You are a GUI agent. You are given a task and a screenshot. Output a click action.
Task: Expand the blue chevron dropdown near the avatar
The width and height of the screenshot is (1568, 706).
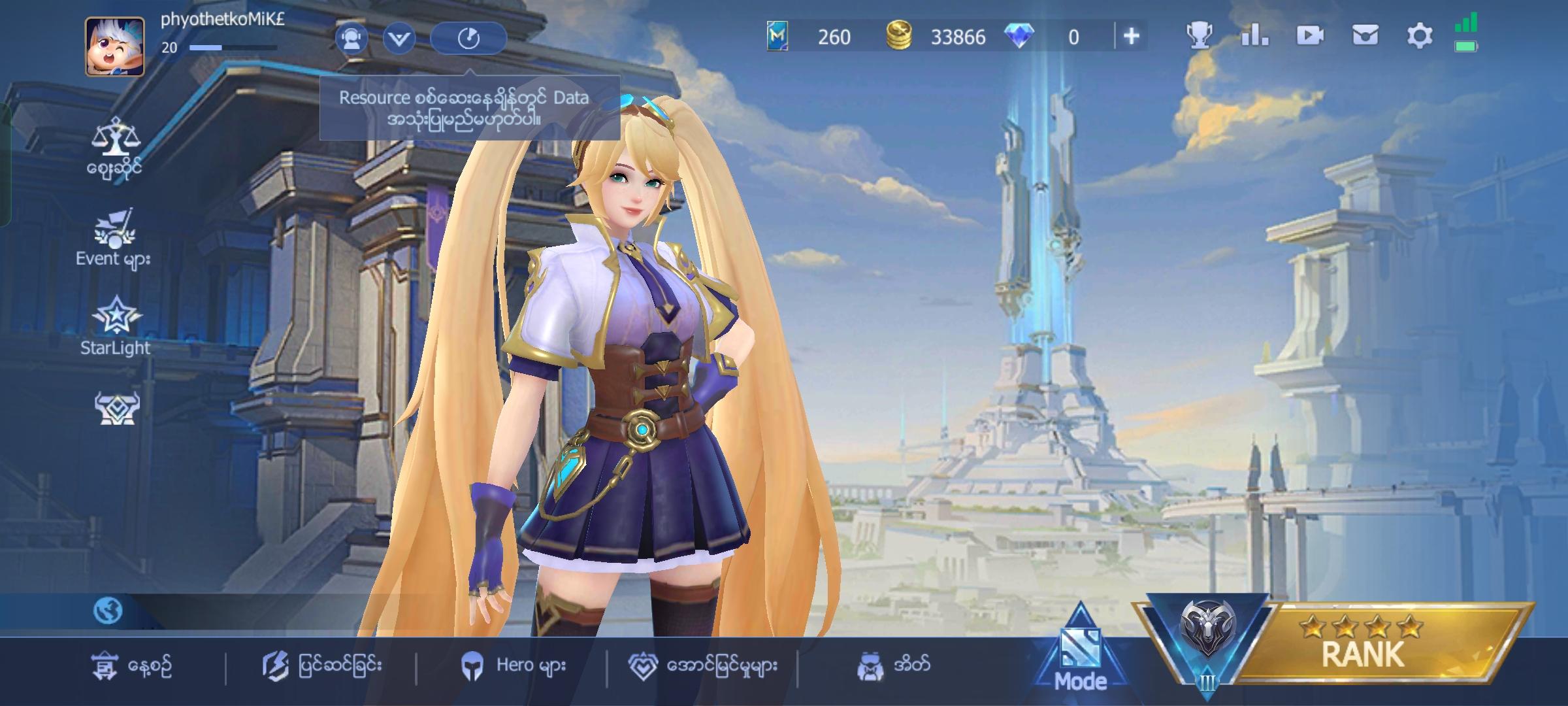tap(399, 38)
